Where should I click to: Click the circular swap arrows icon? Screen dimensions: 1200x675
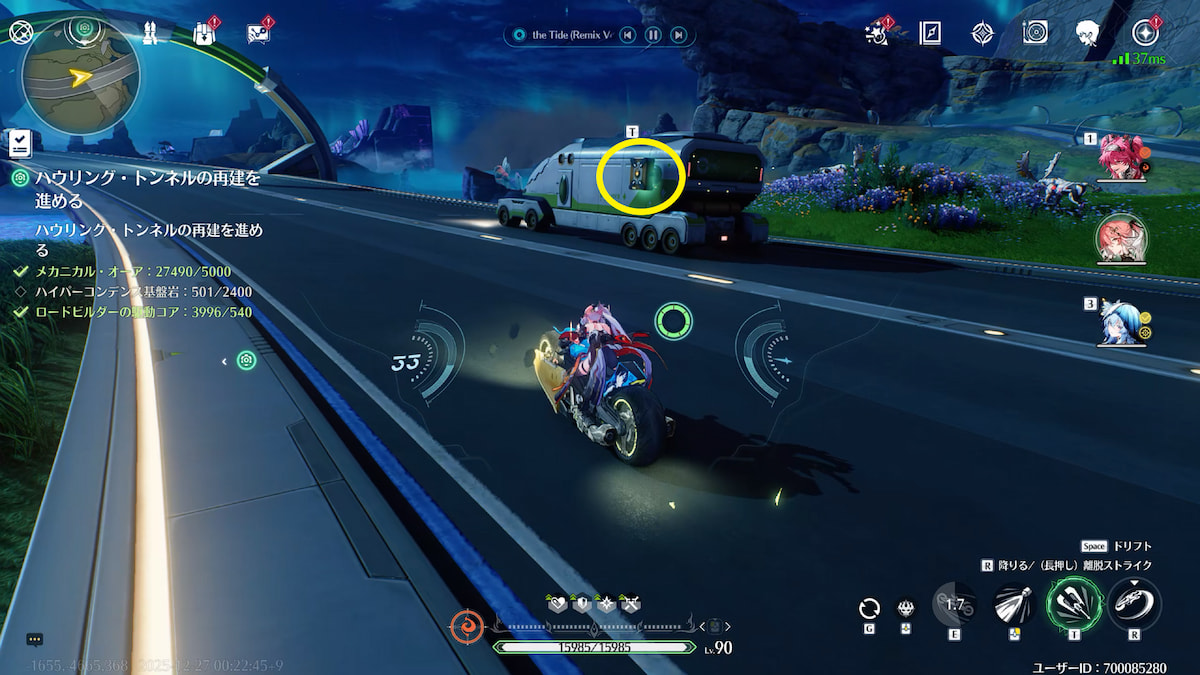(x=870, y=608)
